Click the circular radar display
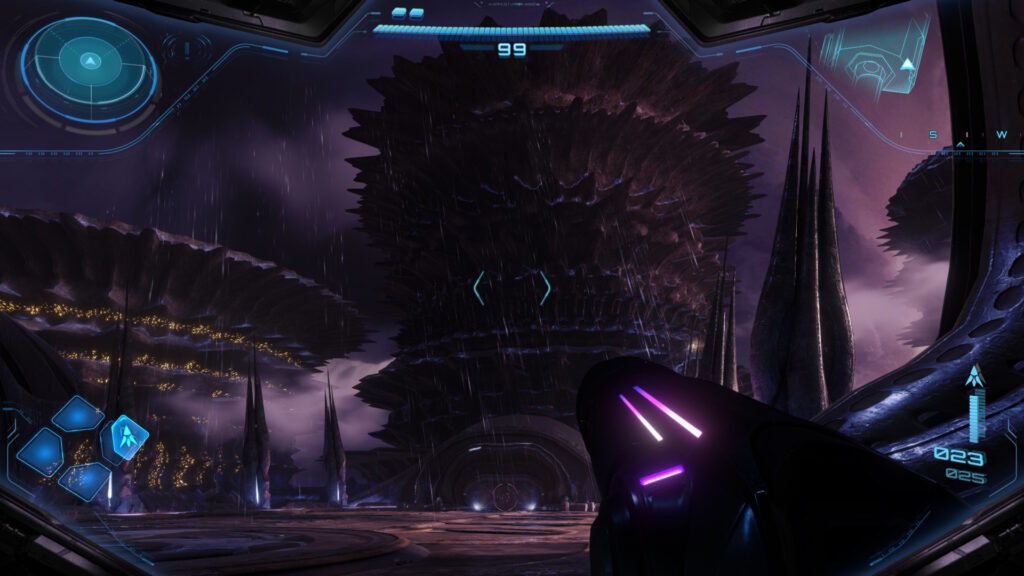Screen dimensions: 1024x576 pos(89,68)
